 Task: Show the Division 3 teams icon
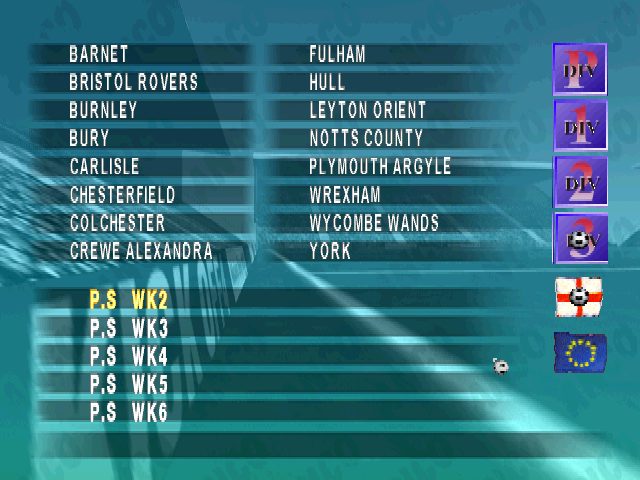pyautogui.click(x=580, y=239)
